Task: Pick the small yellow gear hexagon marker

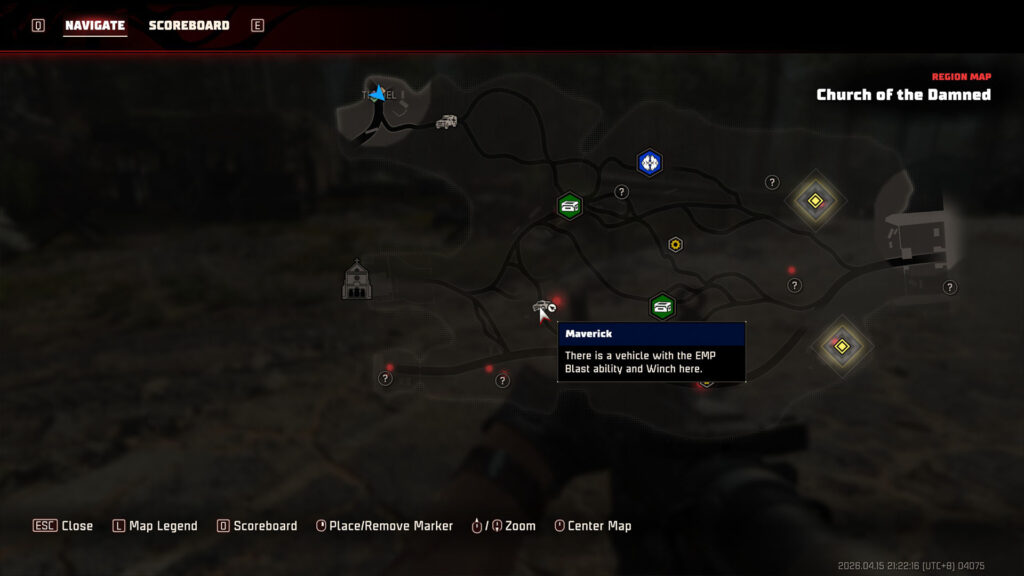Action: coord(676,244)
